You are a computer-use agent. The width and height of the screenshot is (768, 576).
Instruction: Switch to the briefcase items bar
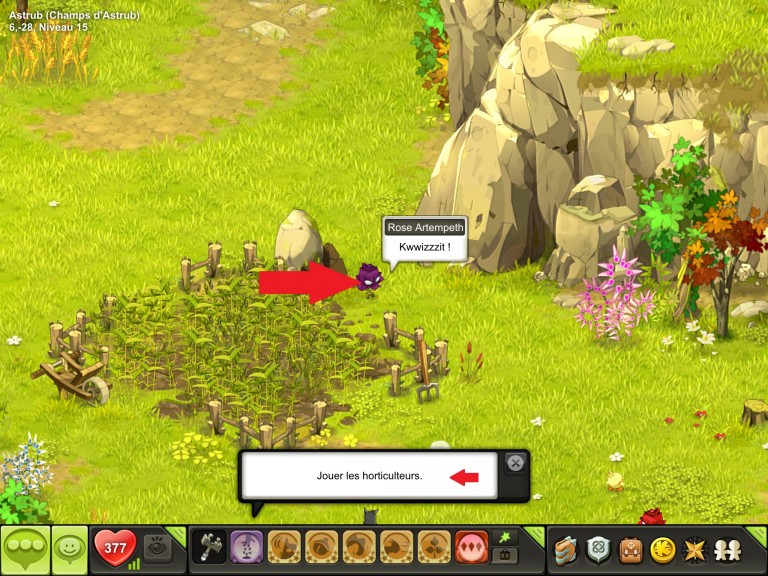(505, 556)
